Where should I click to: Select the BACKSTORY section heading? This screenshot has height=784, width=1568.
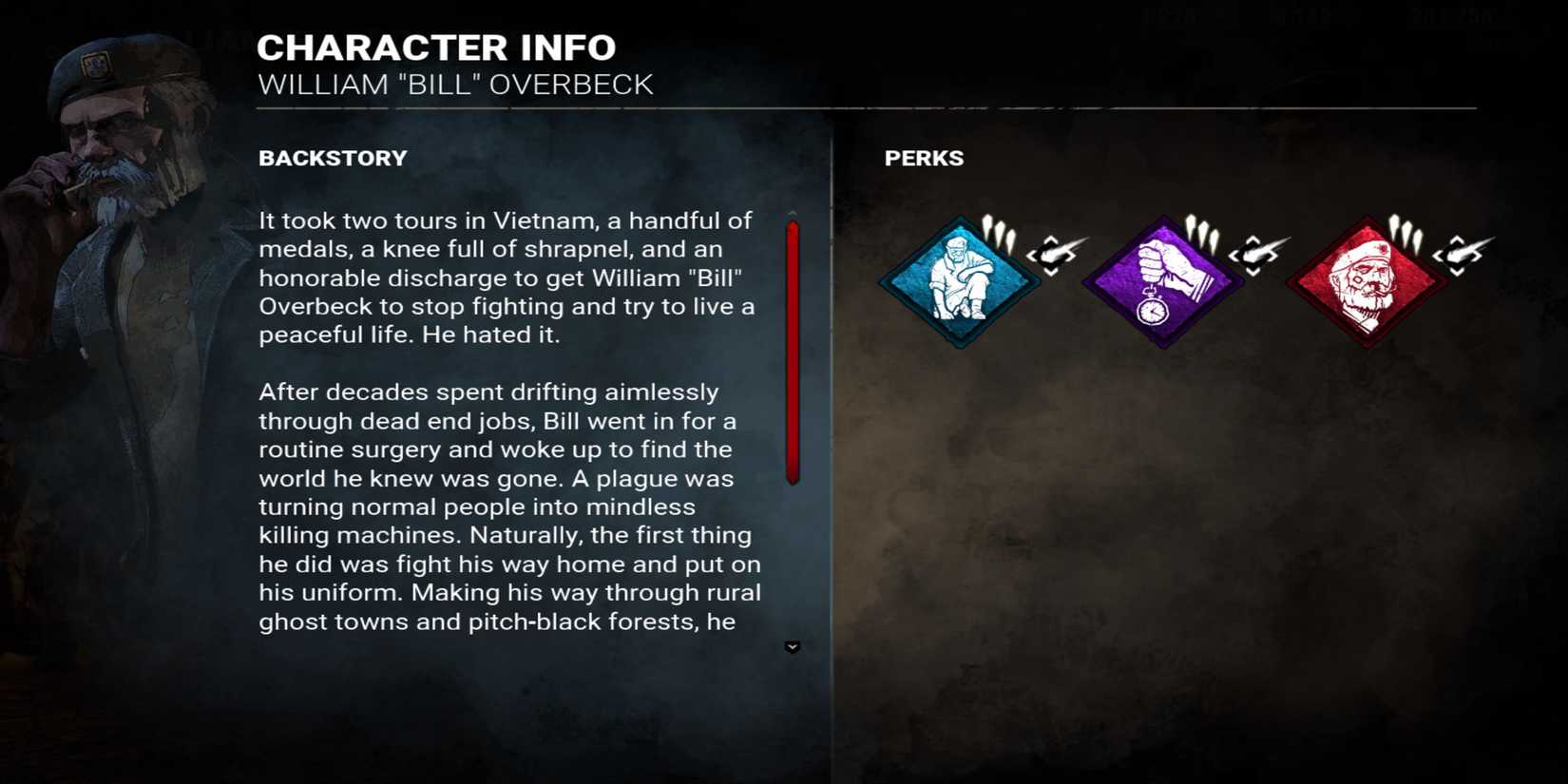pyautogui.click(x=333, y=159)
